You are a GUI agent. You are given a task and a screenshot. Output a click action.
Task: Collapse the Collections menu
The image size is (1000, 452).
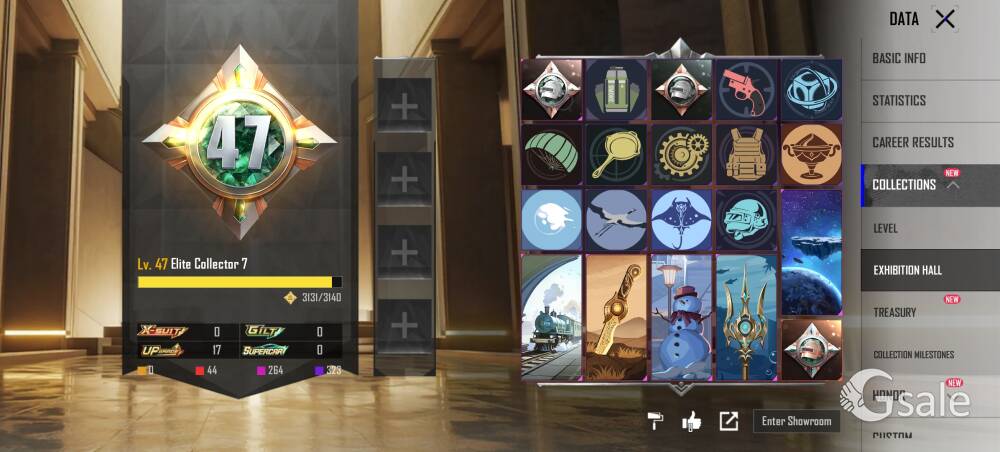(x=952, y=185)
